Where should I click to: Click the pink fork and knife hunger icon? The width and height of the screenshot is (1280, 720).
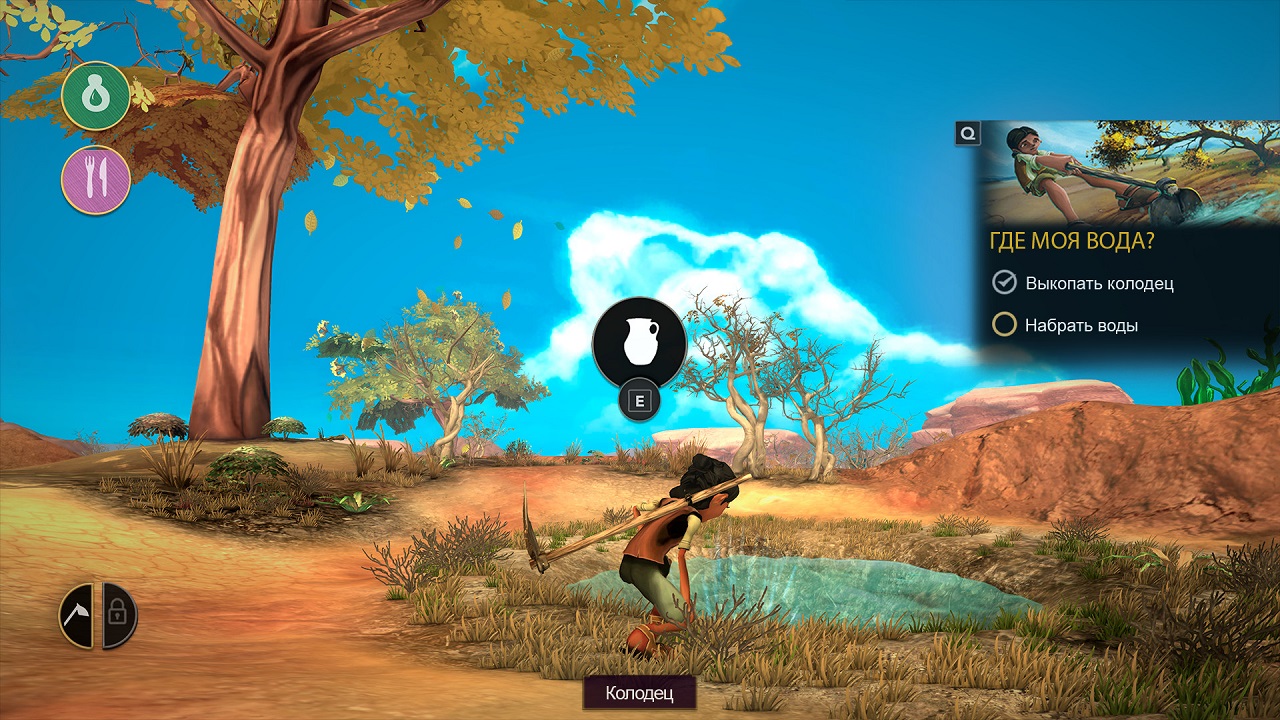pos(96,180)
